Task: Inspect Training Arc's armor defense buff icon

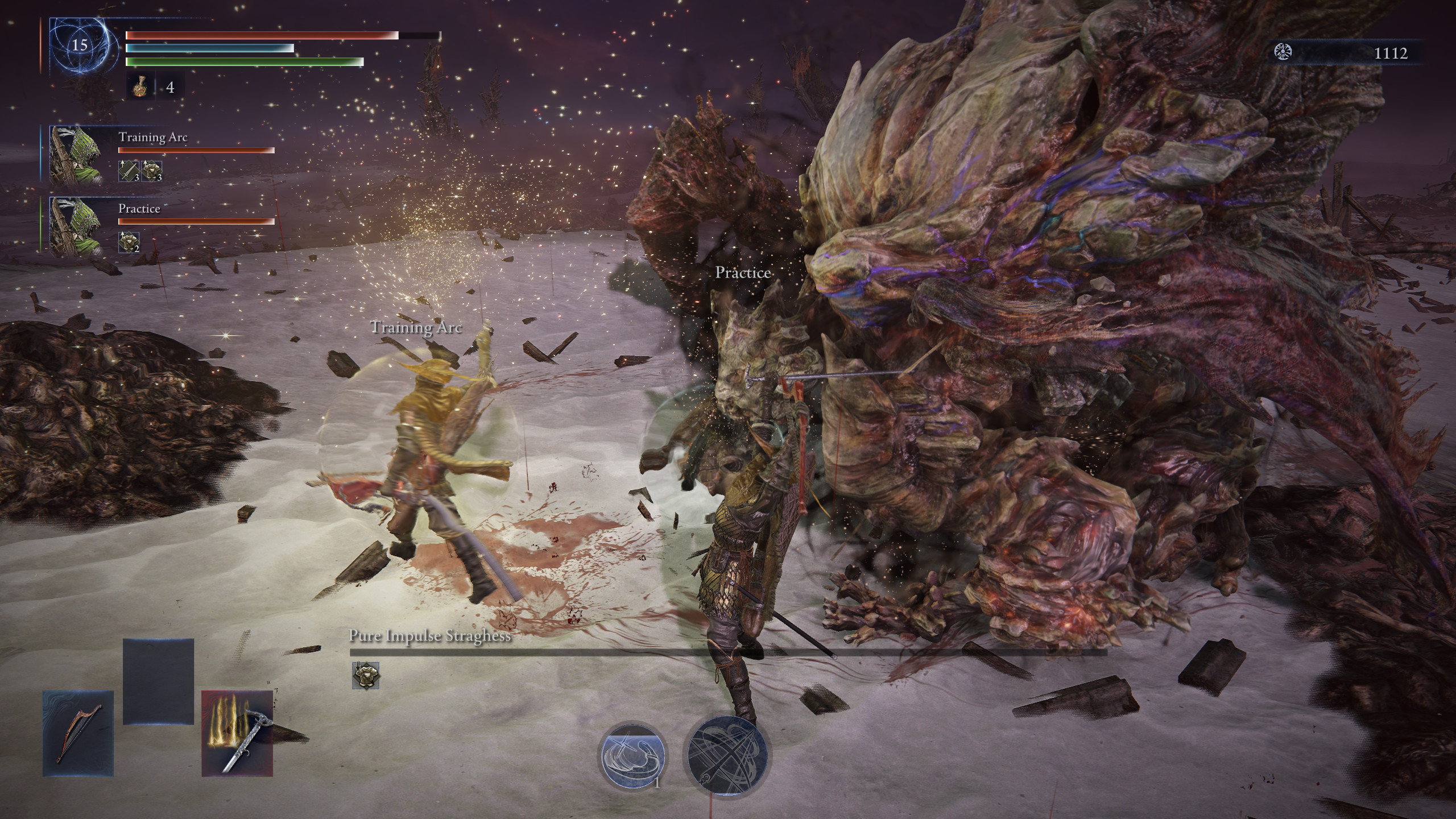Action: pos(152,171)
